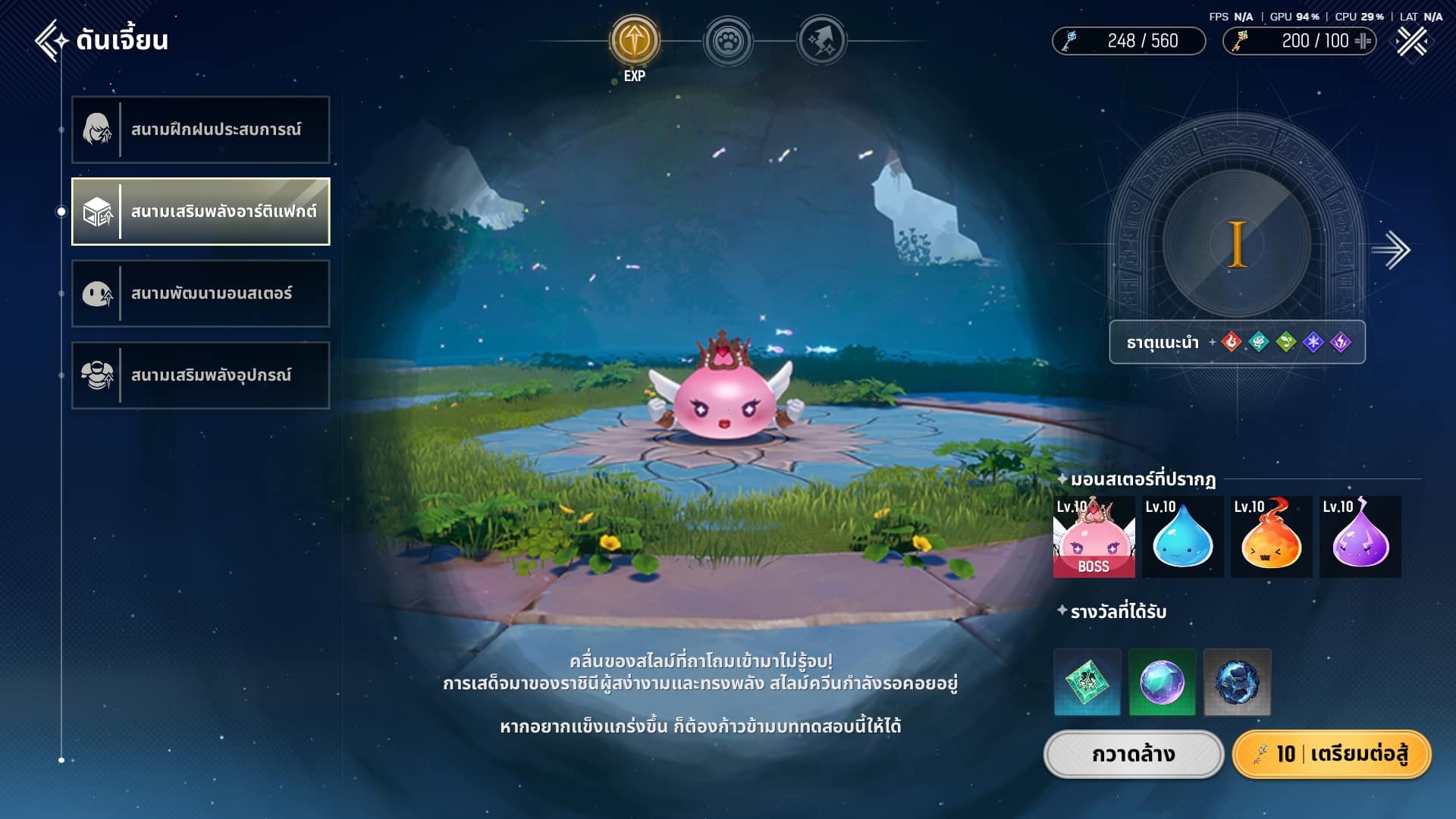View the blue water slime monster
The width and height of the screenshot is (1456, 819).
pos(1182,537)
